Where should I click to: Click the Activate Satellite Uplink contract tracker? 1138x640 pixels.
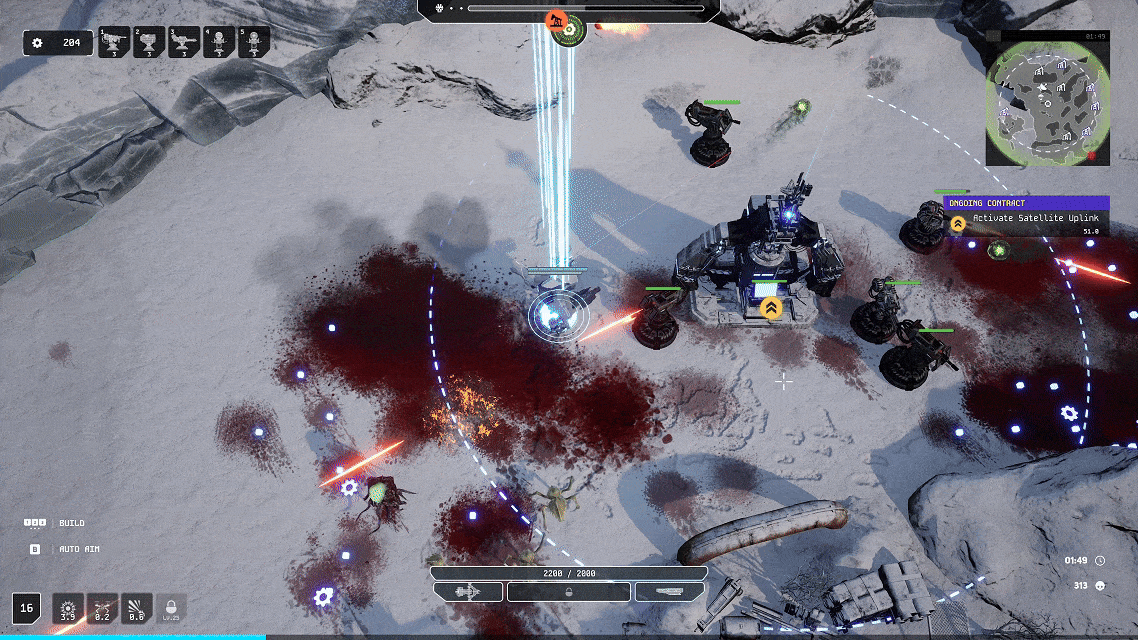click(x=1027, y=217)
